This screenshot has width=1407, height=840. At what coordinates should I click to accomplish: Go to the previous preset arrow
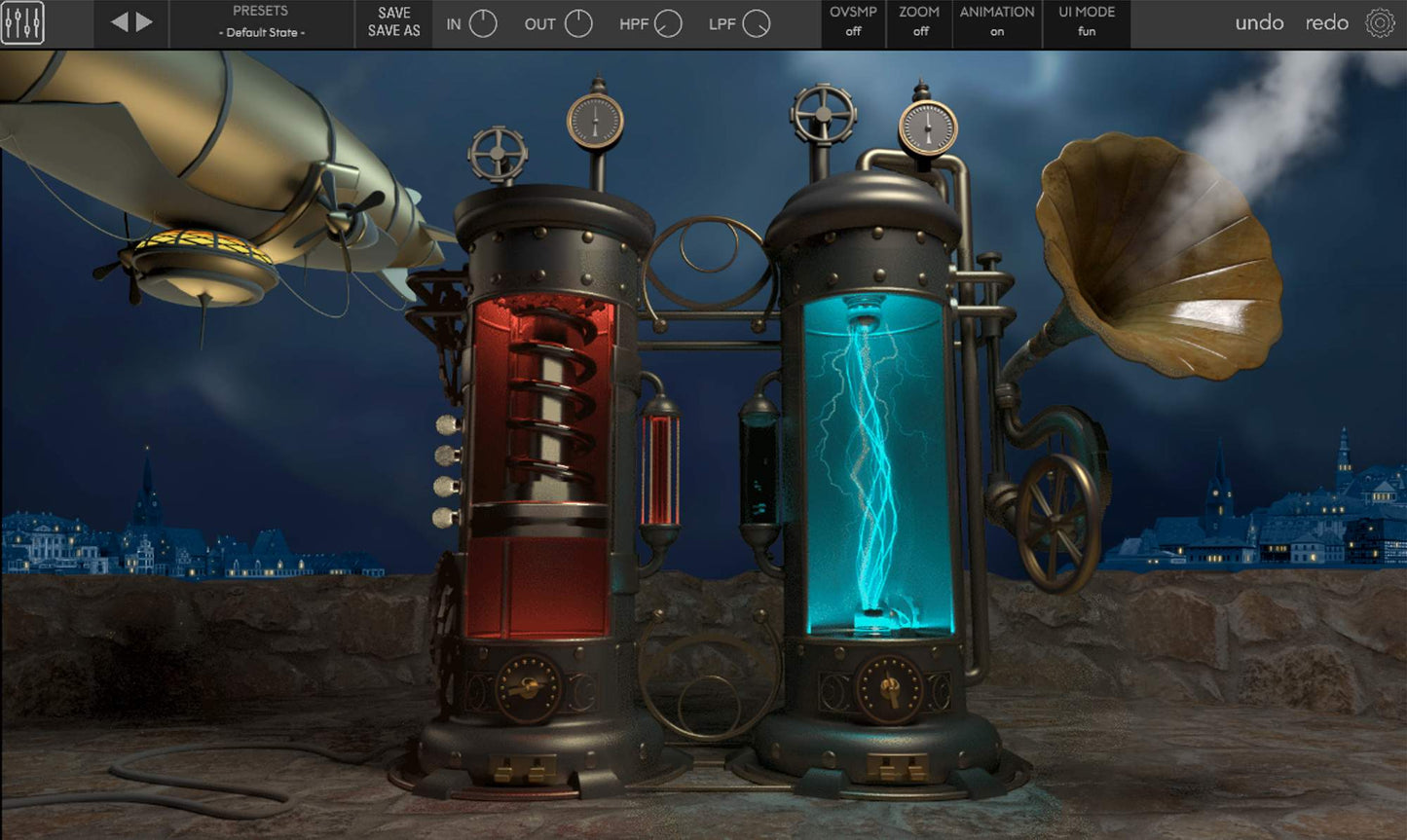(x=119, y=22)
